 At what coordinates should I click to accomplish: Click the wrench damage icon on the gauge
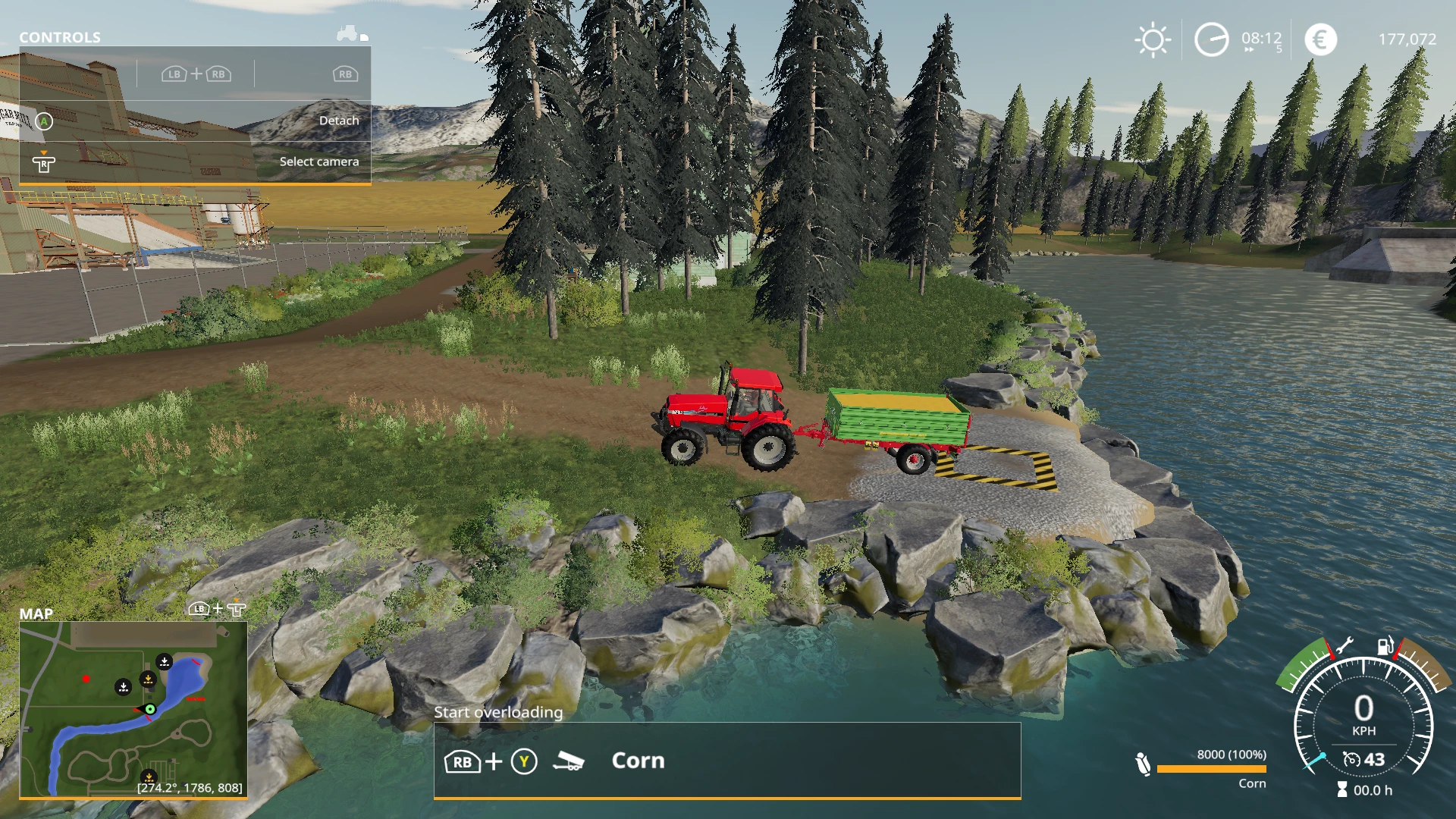click(x=1343, y=646)
